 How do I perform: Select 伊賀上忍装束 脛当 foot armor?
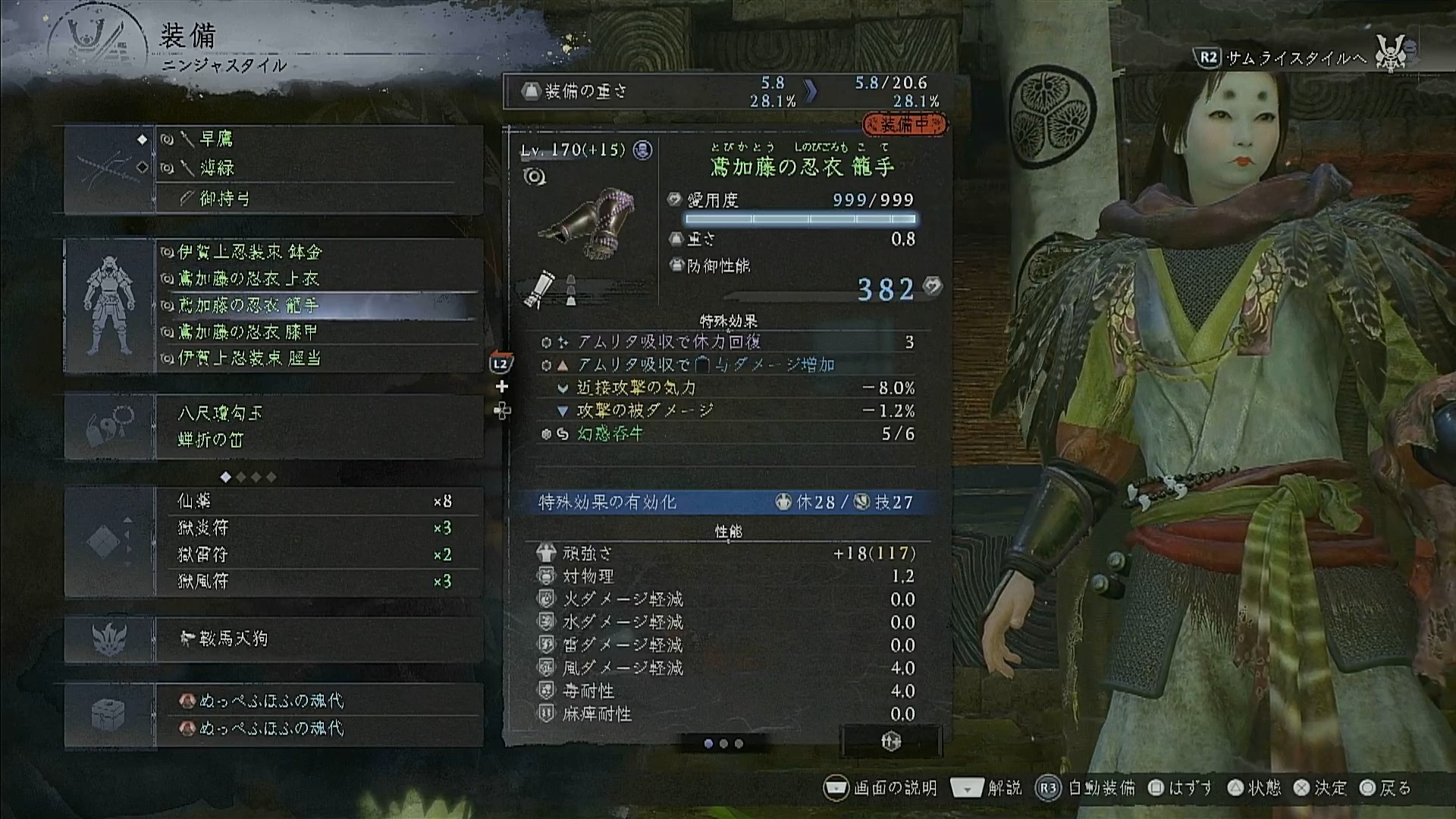click(x=318, y=358)
